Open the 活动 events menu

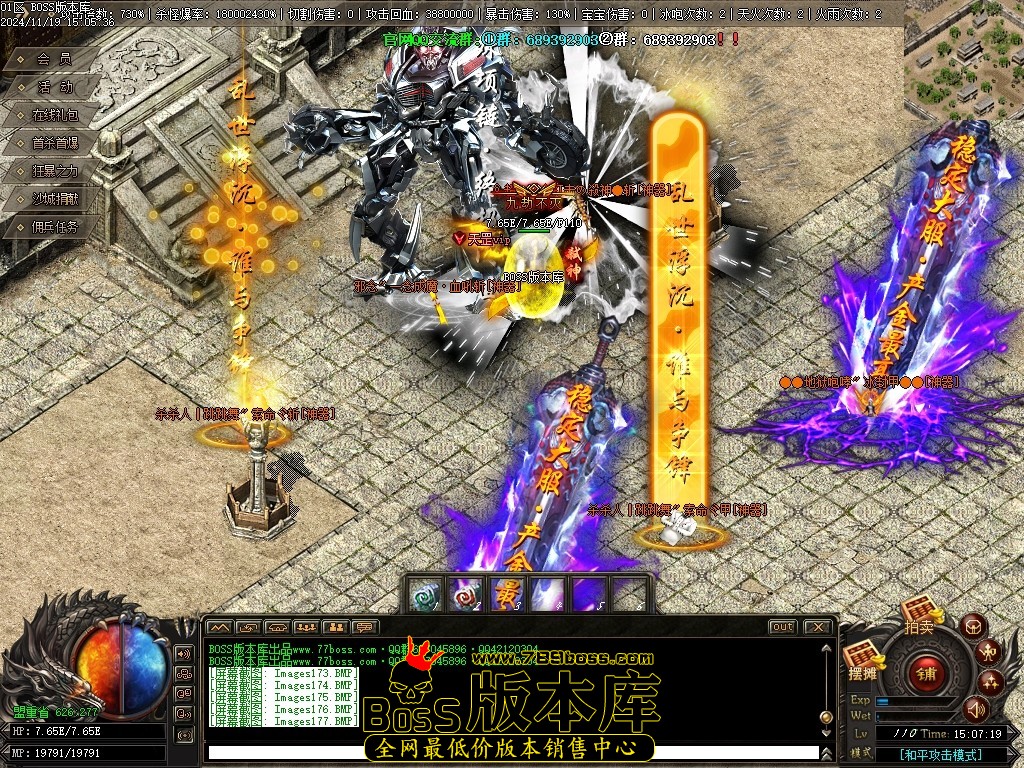tap(54, 87)
